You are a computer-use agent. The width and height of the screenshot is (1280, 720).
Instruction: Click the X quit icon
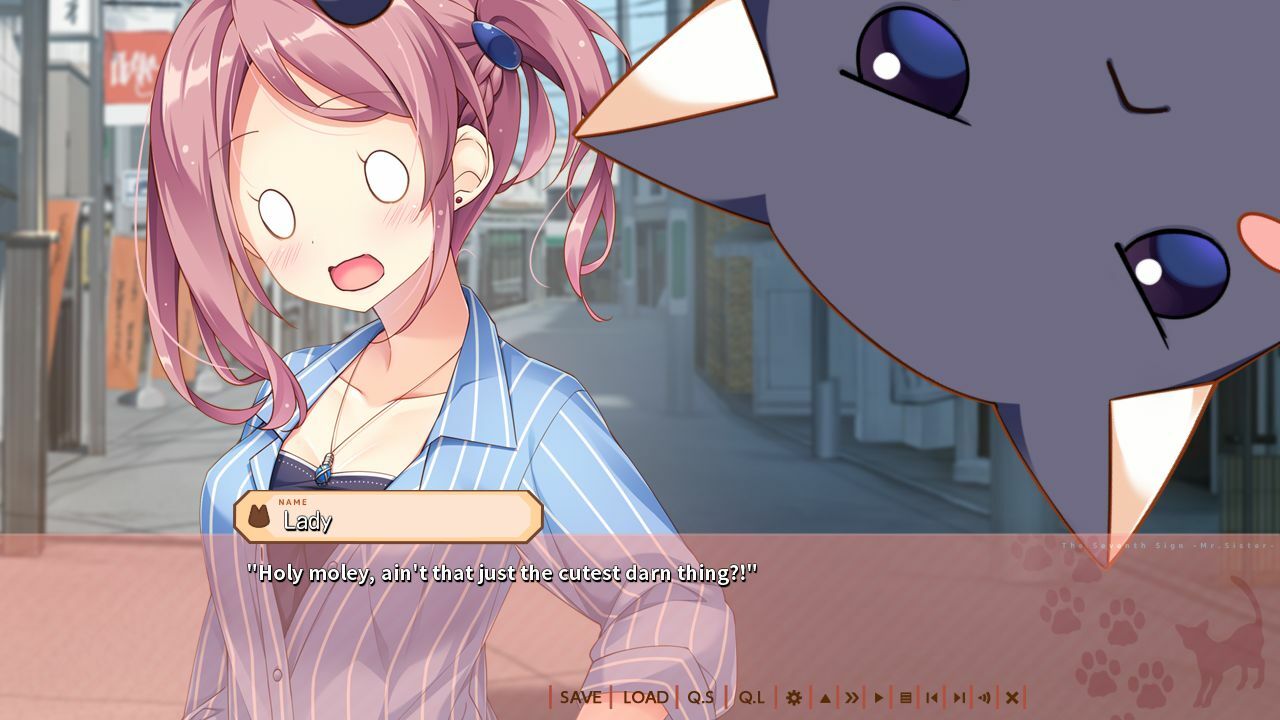[x=1011, y=697]
